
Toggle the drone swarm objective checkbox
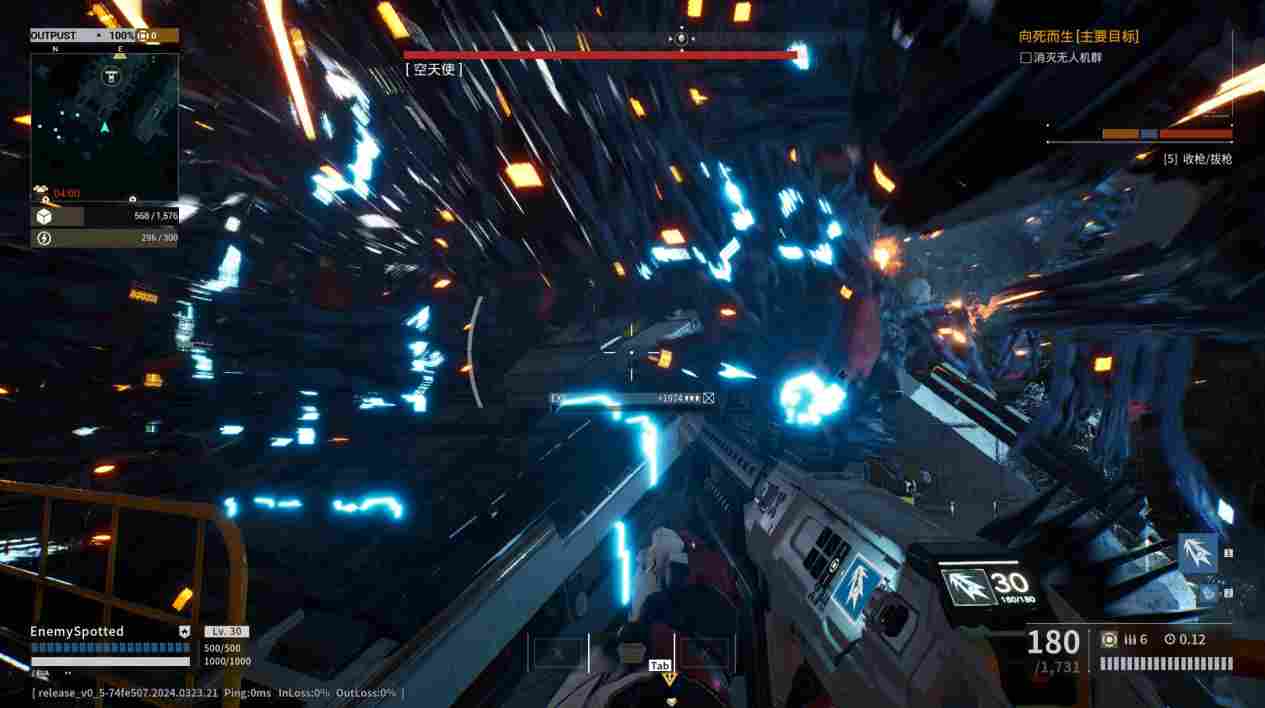coord(1025,58)
